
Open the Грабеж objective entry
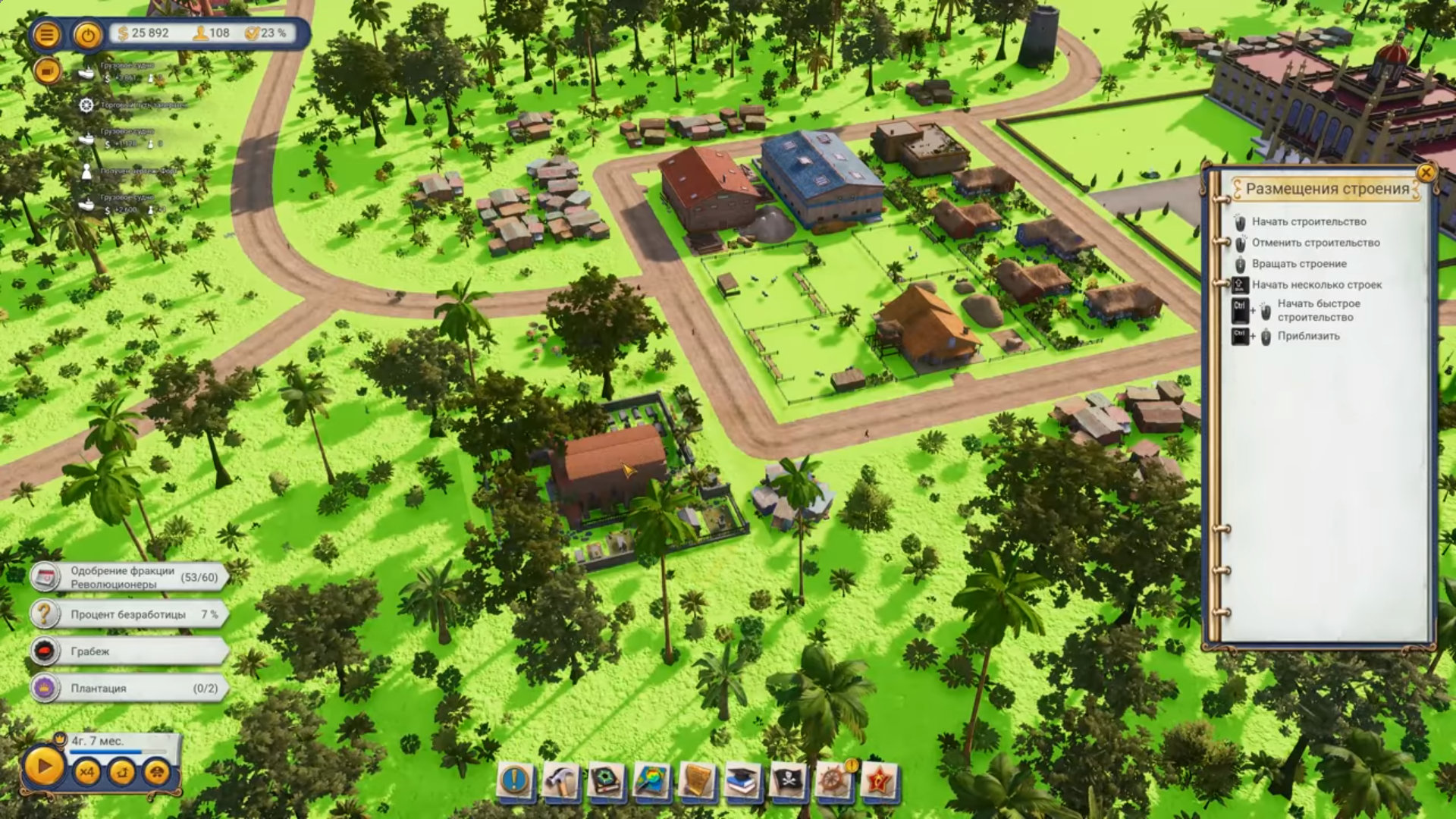(x=129, y=651)
